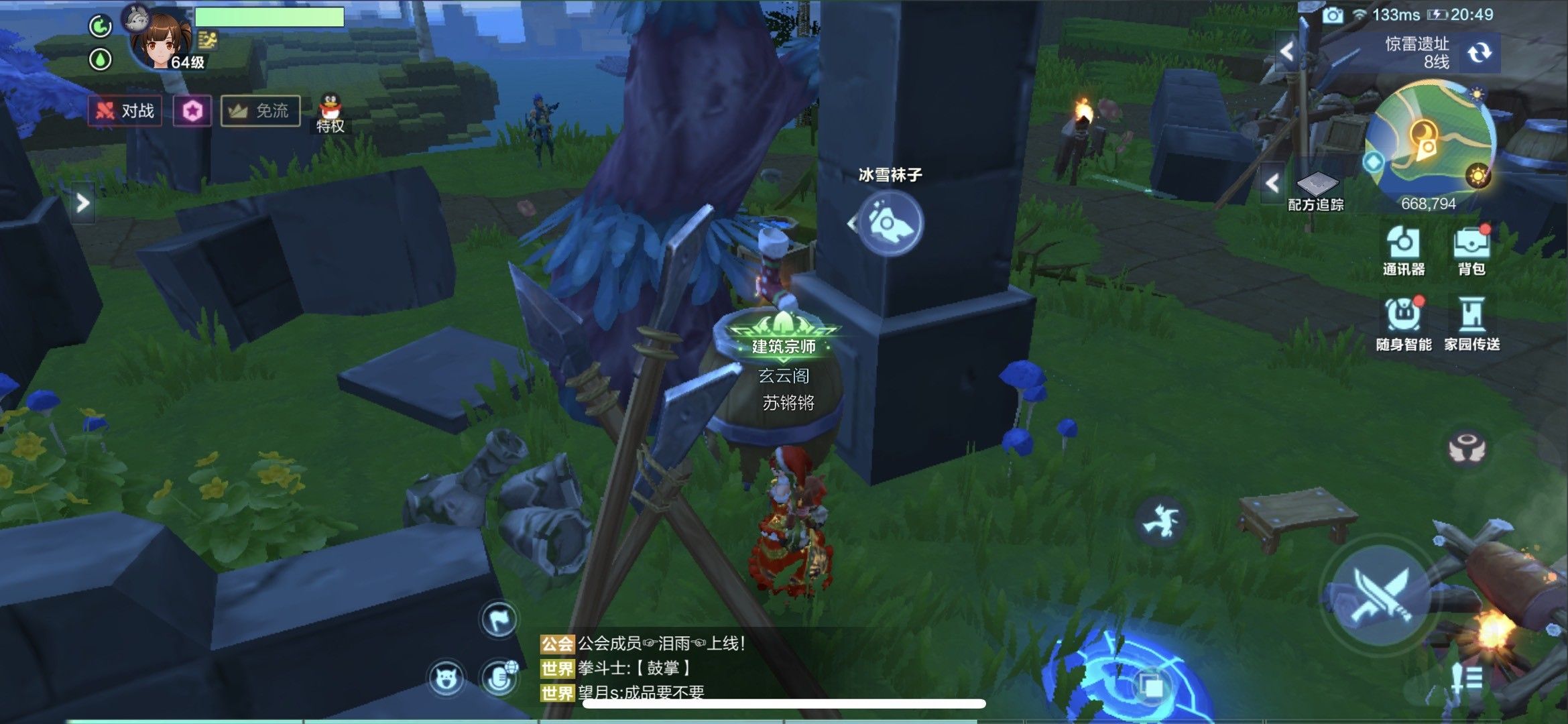Screen dimensions: 1568x724
Task: Tap the pink hexagon star icon
Action: pos(192,111)
